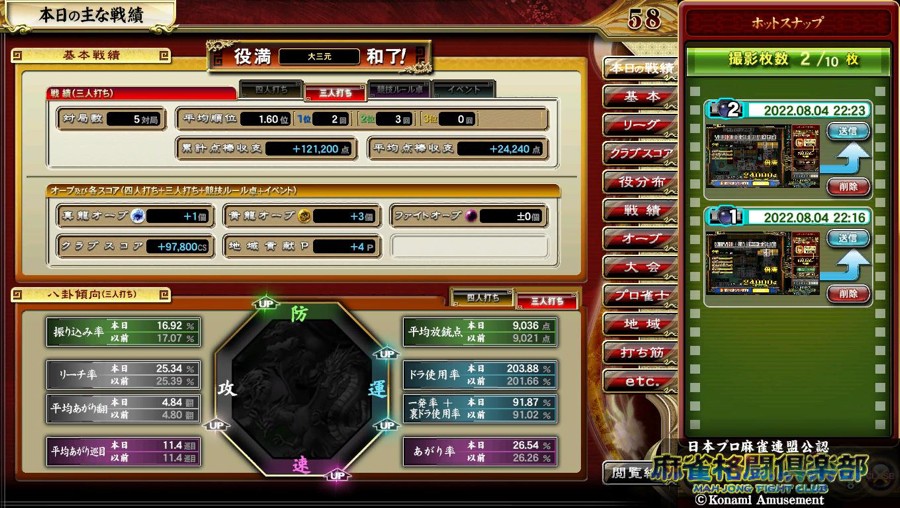Select the 競技ルール点 records tab
The width and height of the screenshot is (900, 508).
pos(399,89)
